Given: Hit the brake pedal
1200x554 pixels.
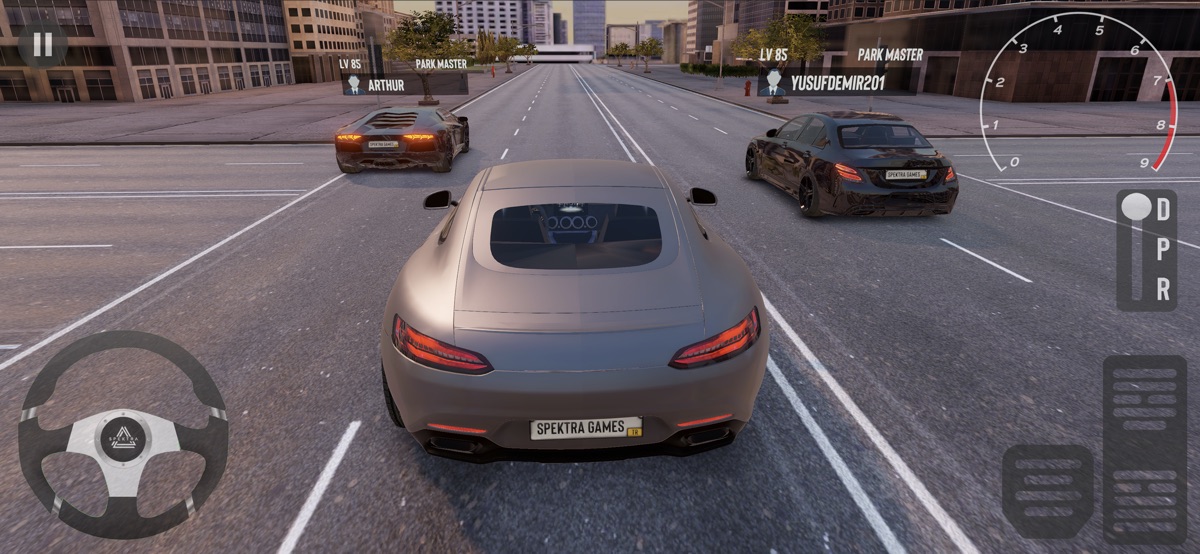Looking at the screenshot, I should coord(1047,492).
